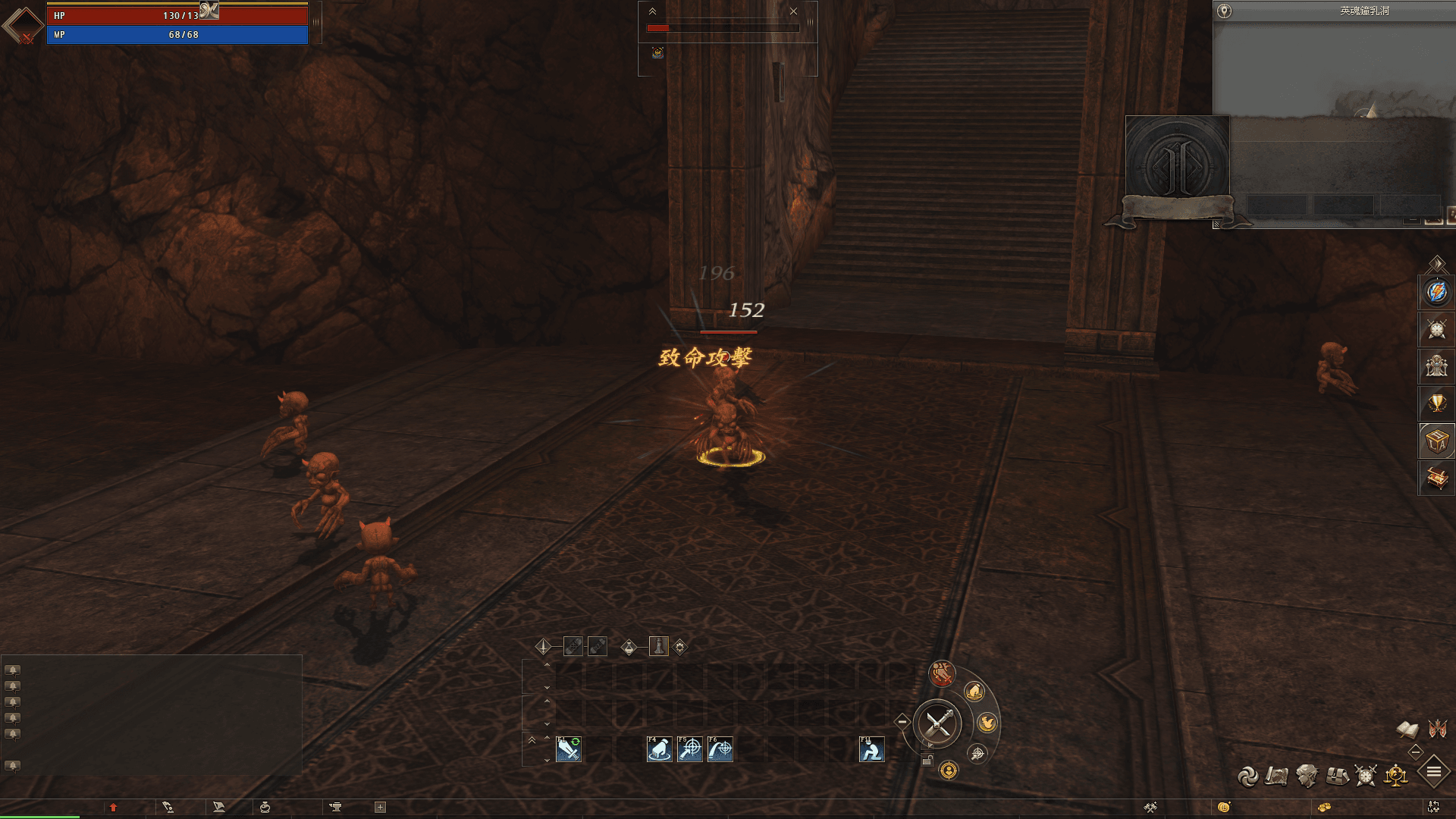This screenshot has height=819, width=1456.
Task: Expand the target frame with the chevron arrows
Action: 651,11
